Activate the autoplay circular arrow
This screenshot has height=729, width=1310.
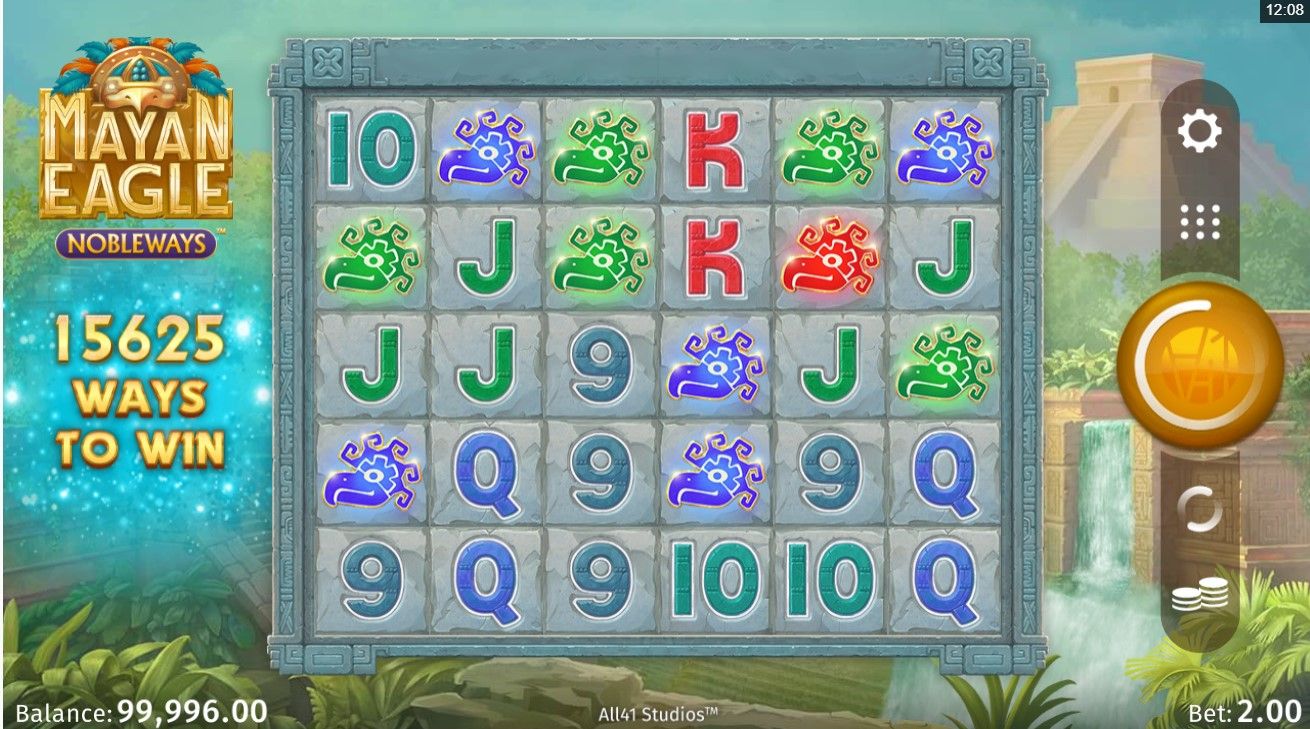point(1200,510)
